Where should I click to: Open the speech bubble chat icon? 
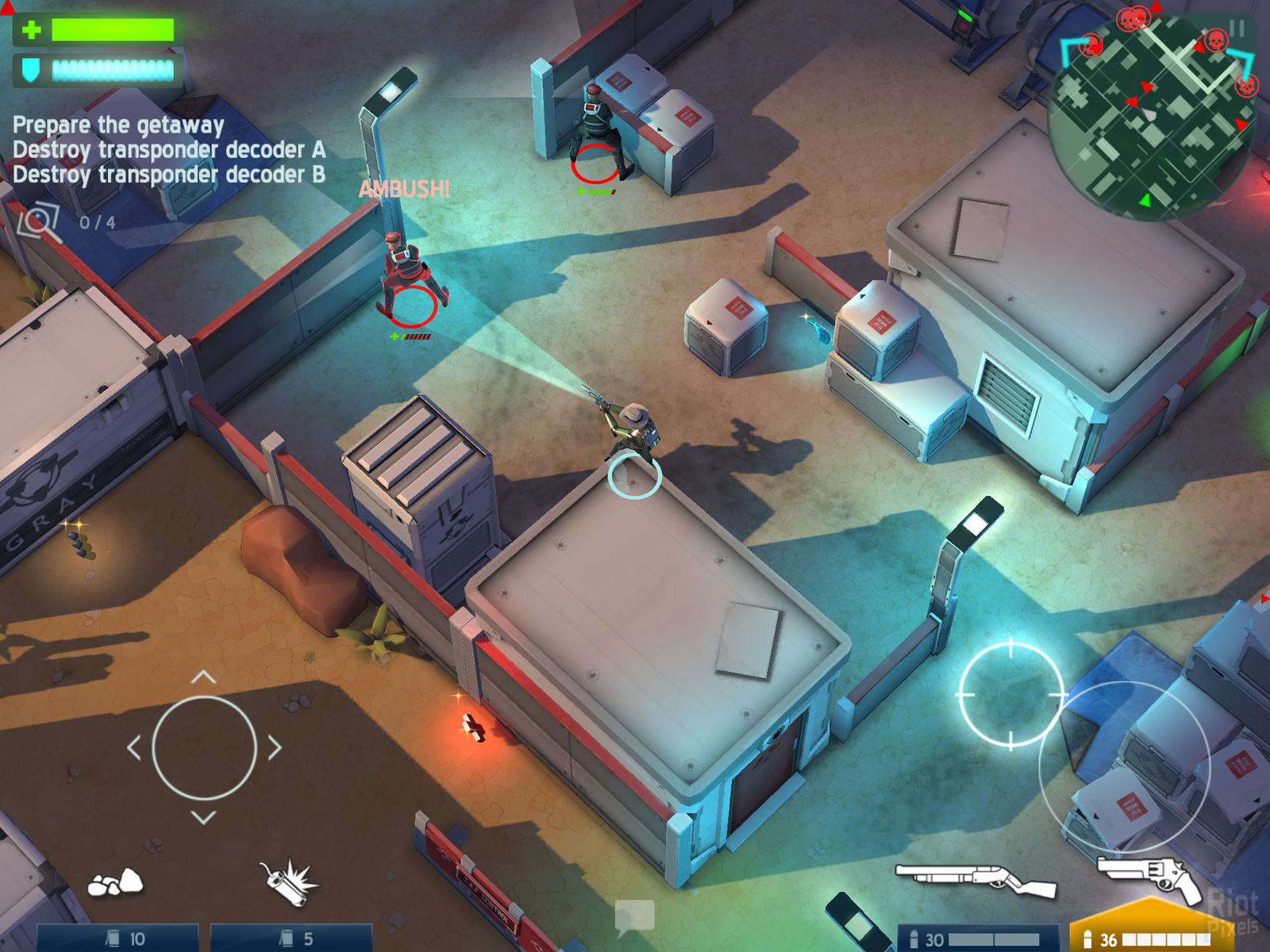(634, 916)
